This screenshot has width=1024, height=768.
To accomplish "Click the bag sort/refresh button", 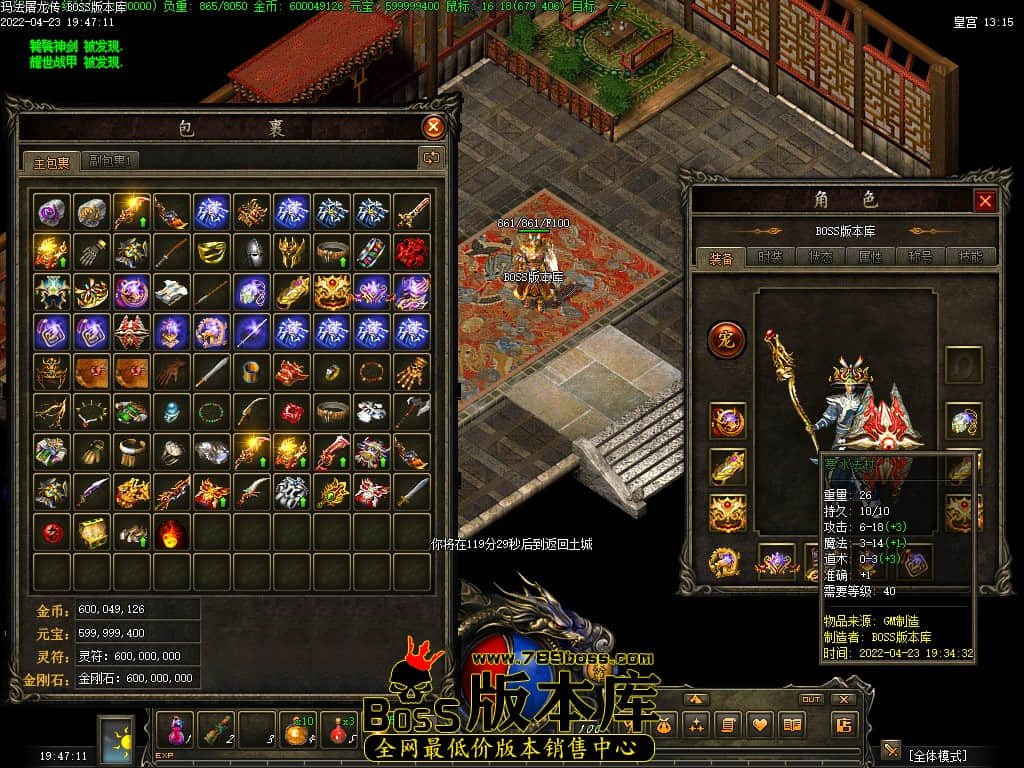I will 431,157.
